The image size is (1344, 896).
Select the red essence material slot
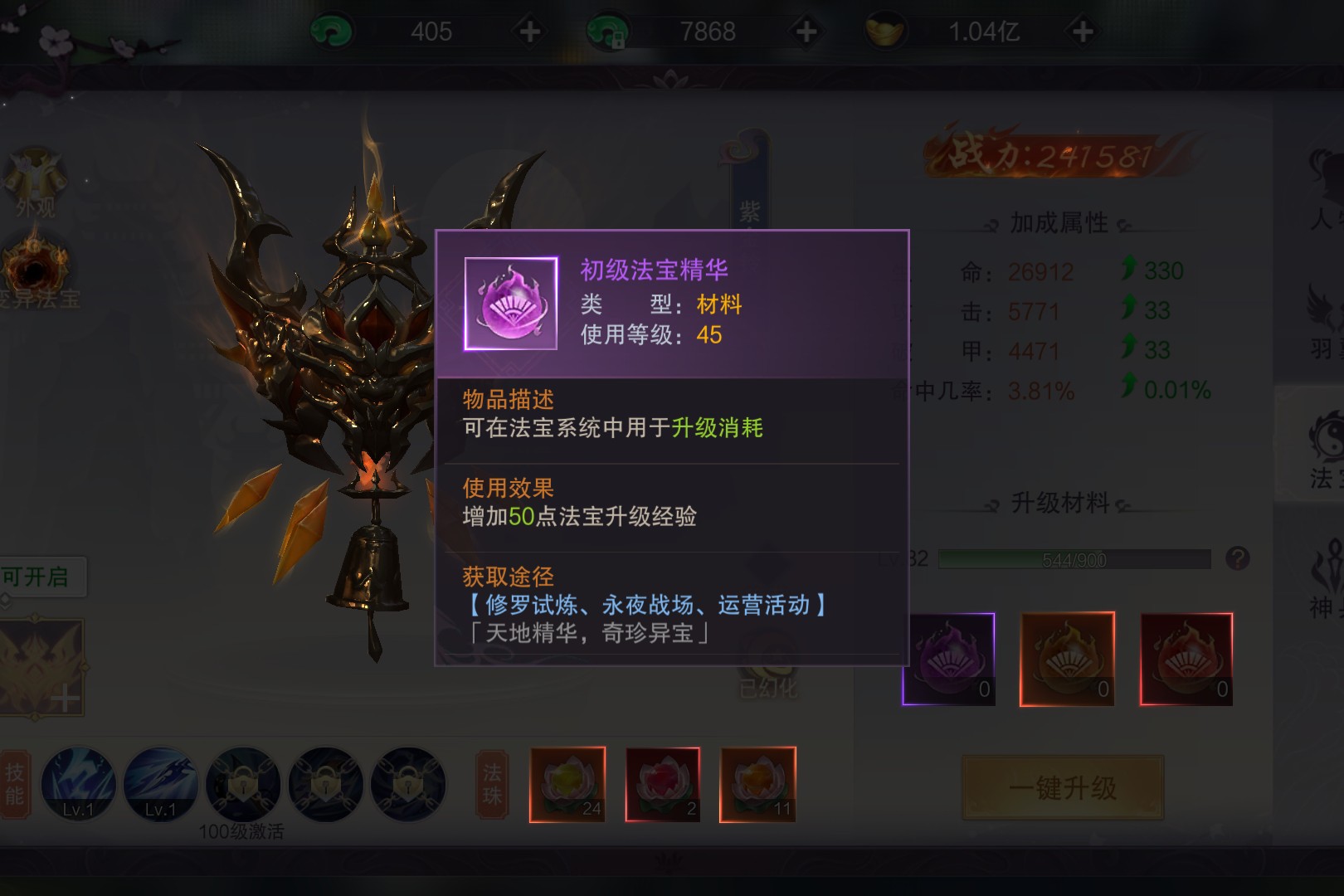click(x=1186, y=660)
